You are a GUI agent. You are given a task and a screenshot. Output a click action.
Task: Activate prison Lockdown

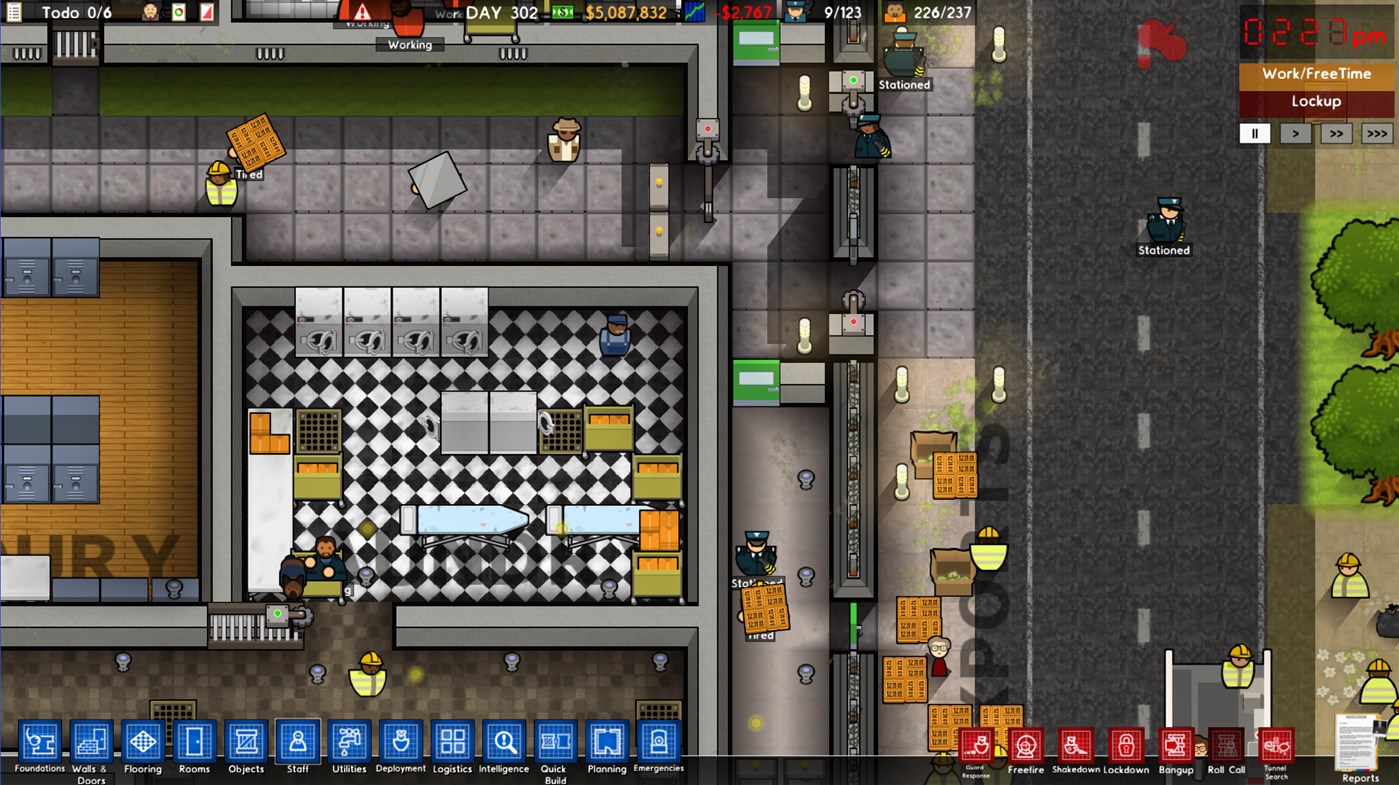[x=1125, y=745]
